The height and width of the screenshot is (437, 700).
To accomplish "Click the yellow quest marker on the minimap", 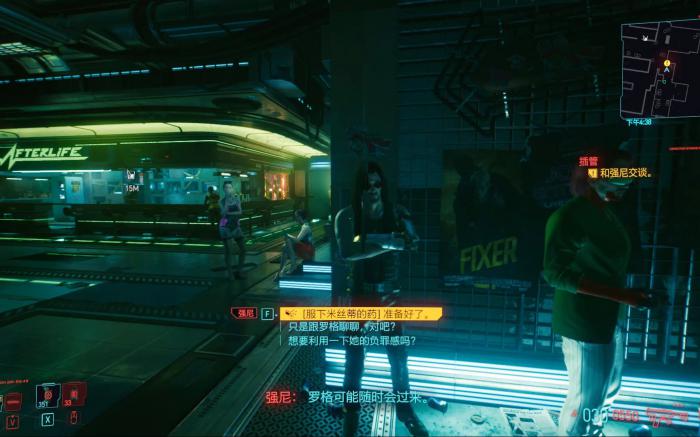I will click(x=665, y=63).
